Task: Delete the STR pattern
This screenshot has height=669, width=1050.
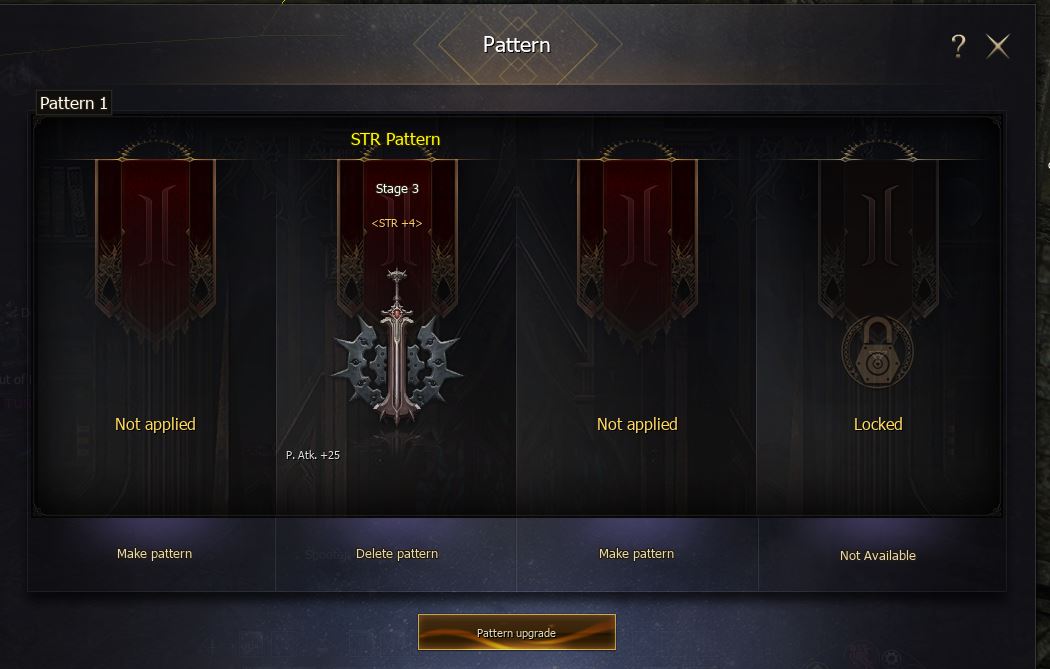Action: tap(397, 554)
